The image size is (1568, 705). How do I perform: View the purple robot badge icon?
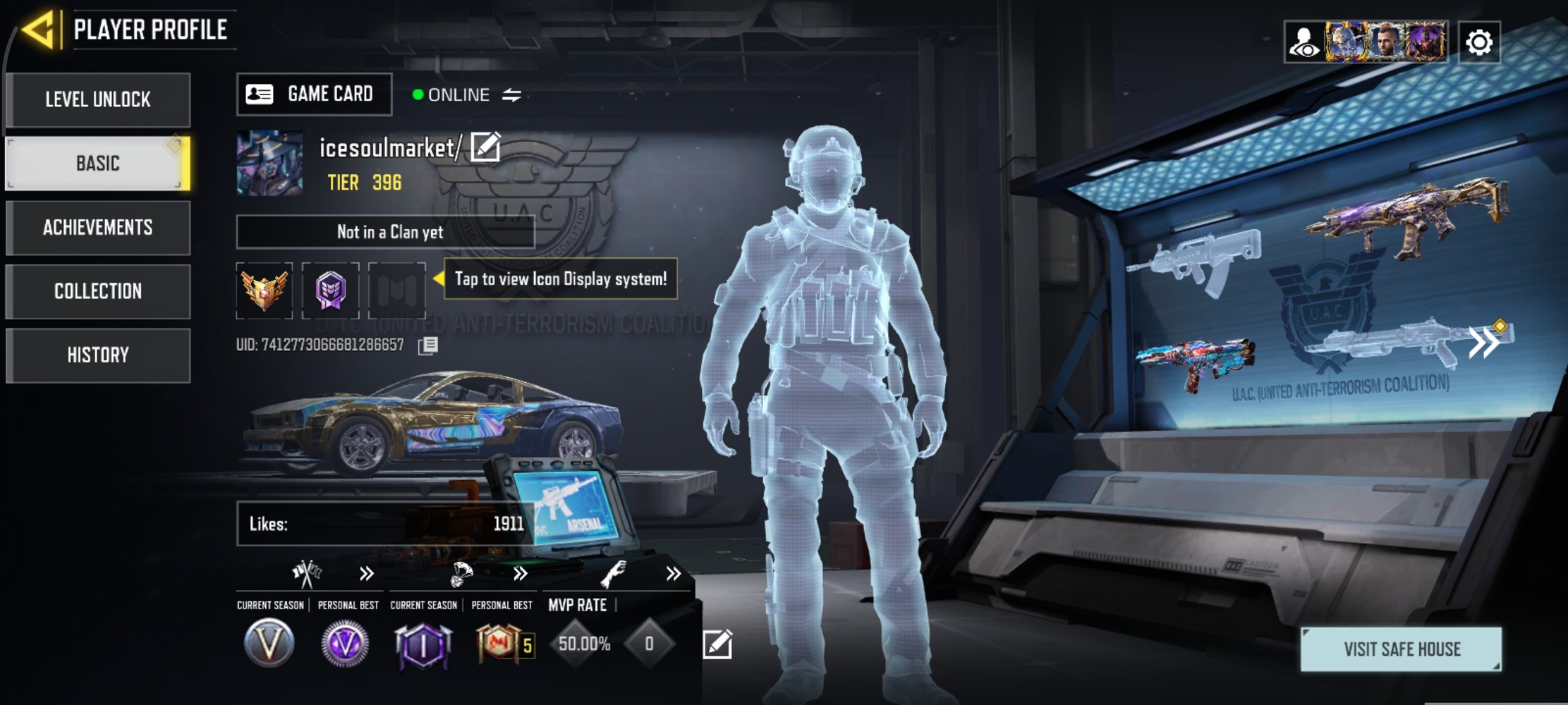click(330, 290)
